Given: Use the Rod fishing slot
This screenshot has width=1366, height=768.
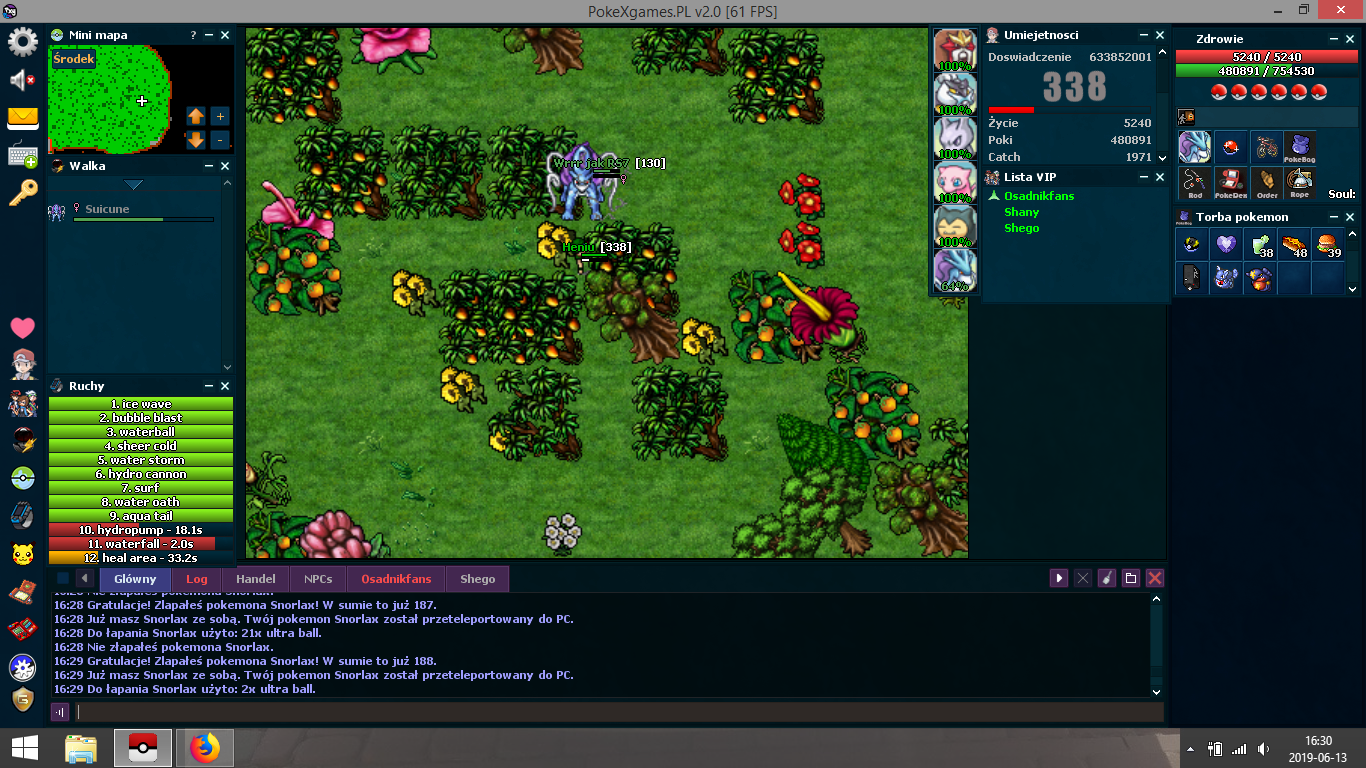Looking at the screenshot, I should click(1195, 182).
